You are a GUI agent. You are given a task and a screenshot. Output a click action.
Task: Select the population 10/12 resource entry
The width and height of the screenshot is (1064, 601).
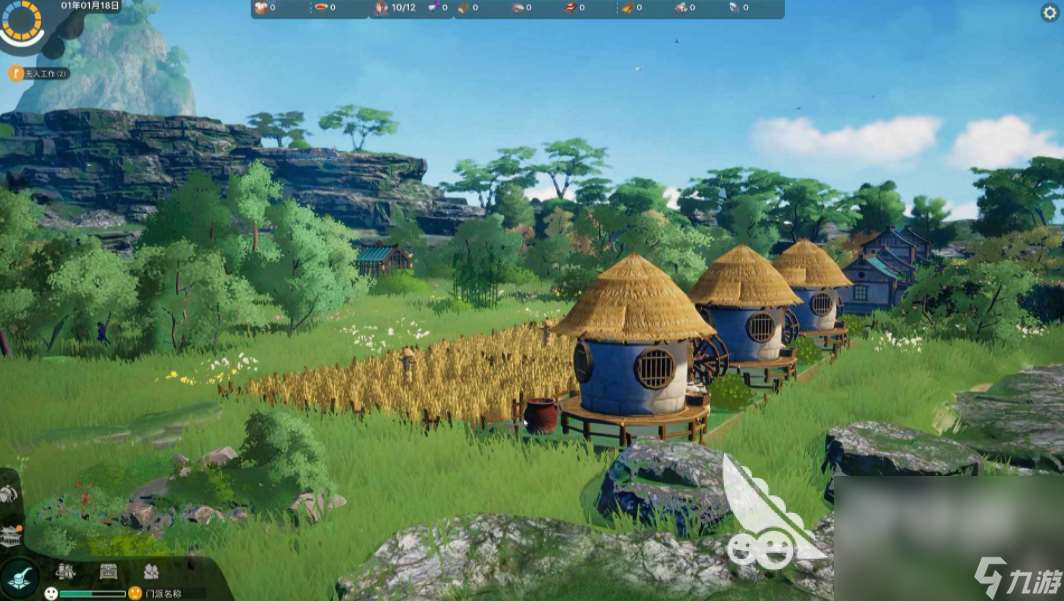point(396,8)
